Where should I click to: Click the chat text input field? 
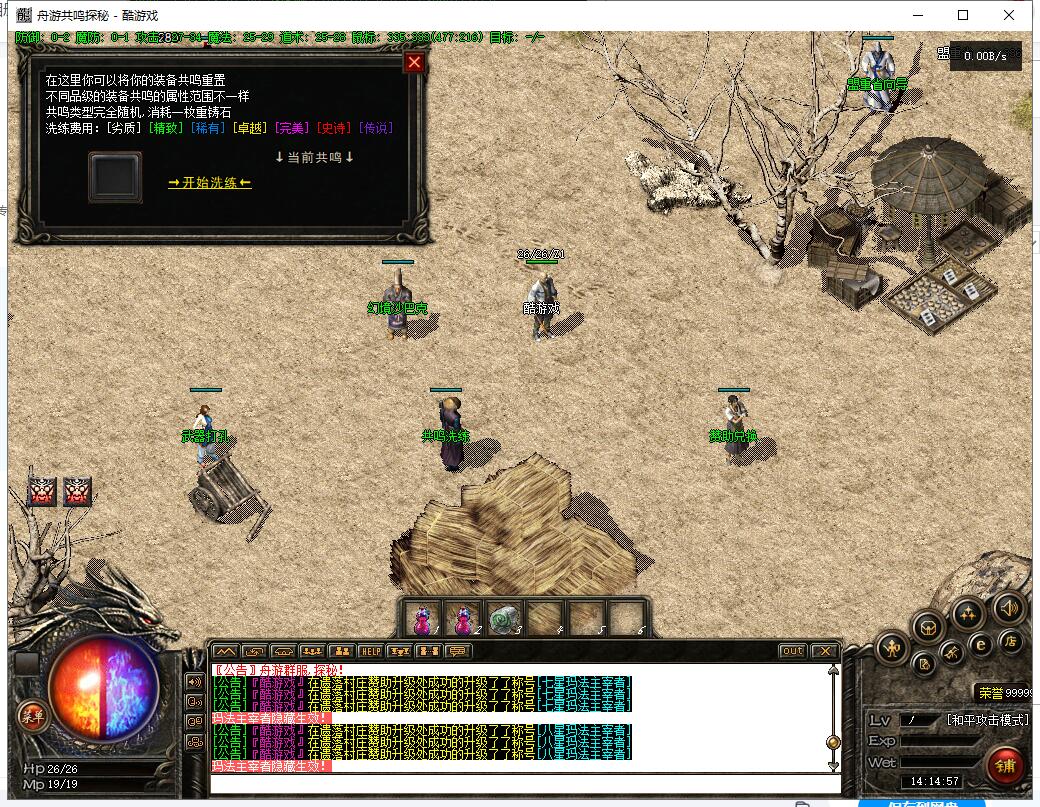[x=520, y=781]
